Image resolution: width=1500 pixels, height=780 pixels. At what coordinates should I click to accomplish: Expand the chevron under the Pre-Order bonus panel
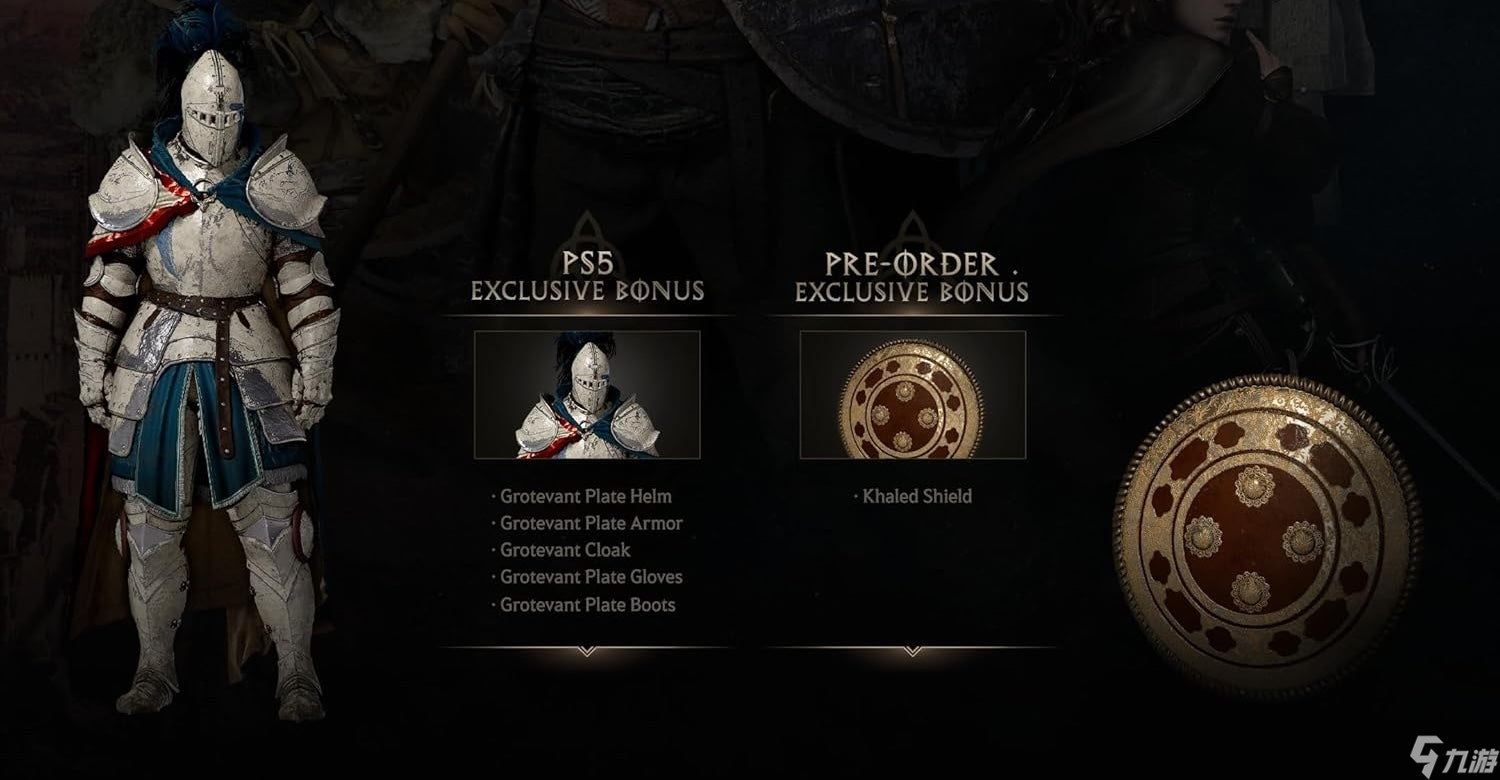click(x=912, y=651)
